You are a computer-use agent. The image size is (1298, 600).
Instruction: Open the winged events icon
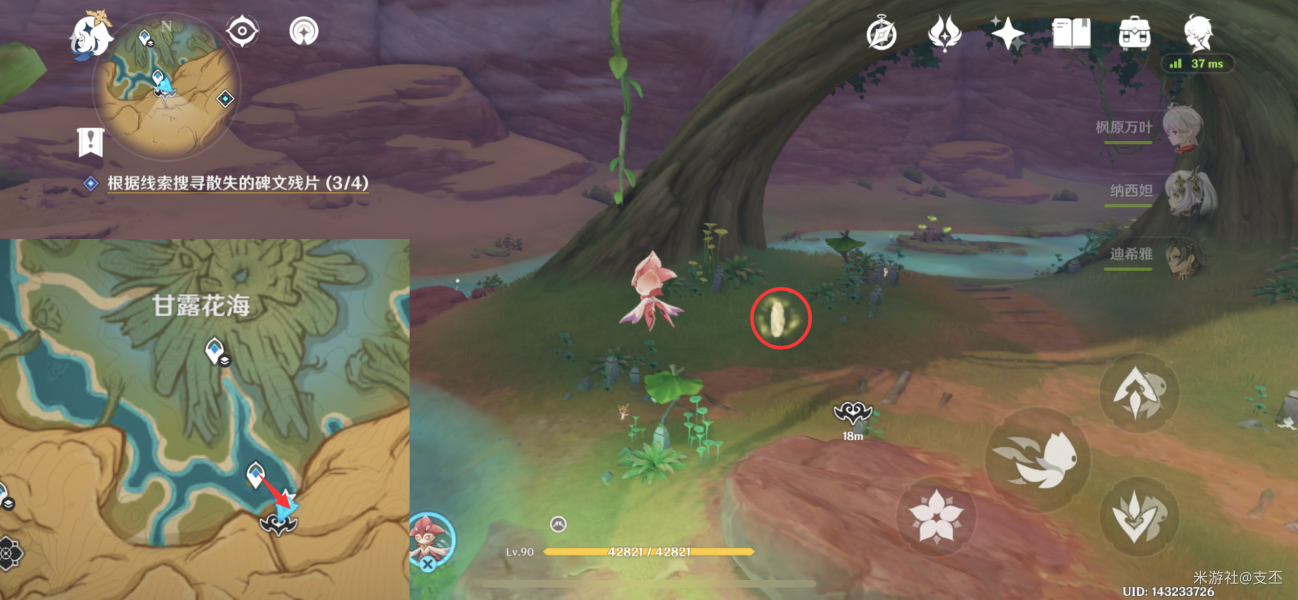tap(944, 34)
